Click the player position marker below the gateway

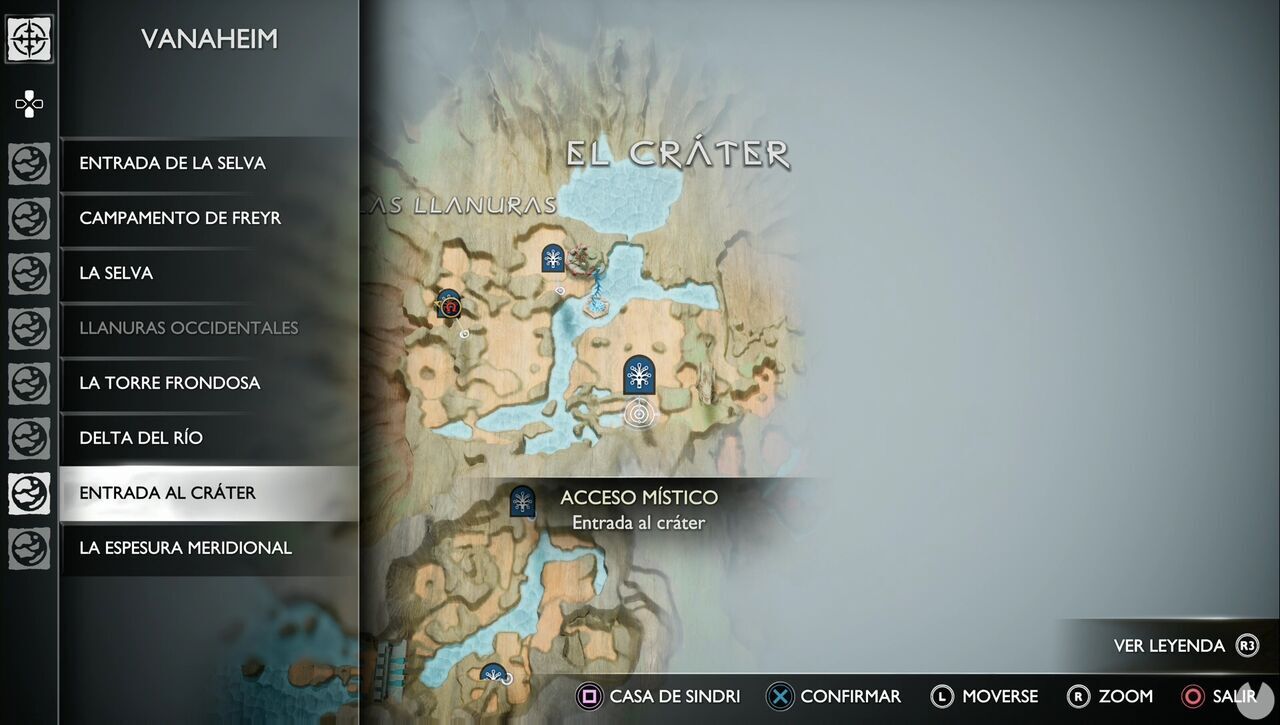638,410
